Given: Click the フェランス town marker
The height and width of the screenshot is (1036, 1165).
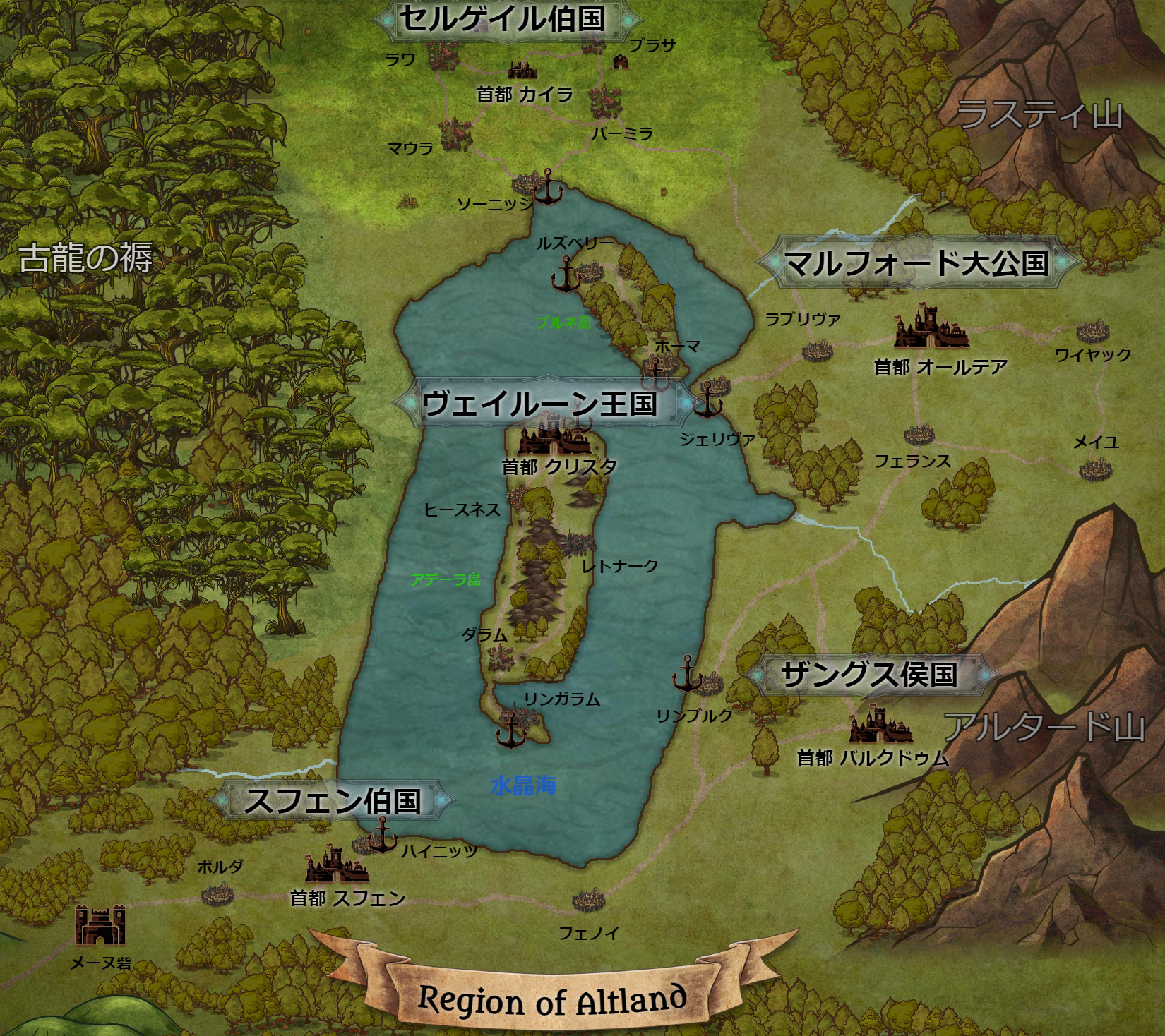Looking at the screenshot, I should [919, 434].
